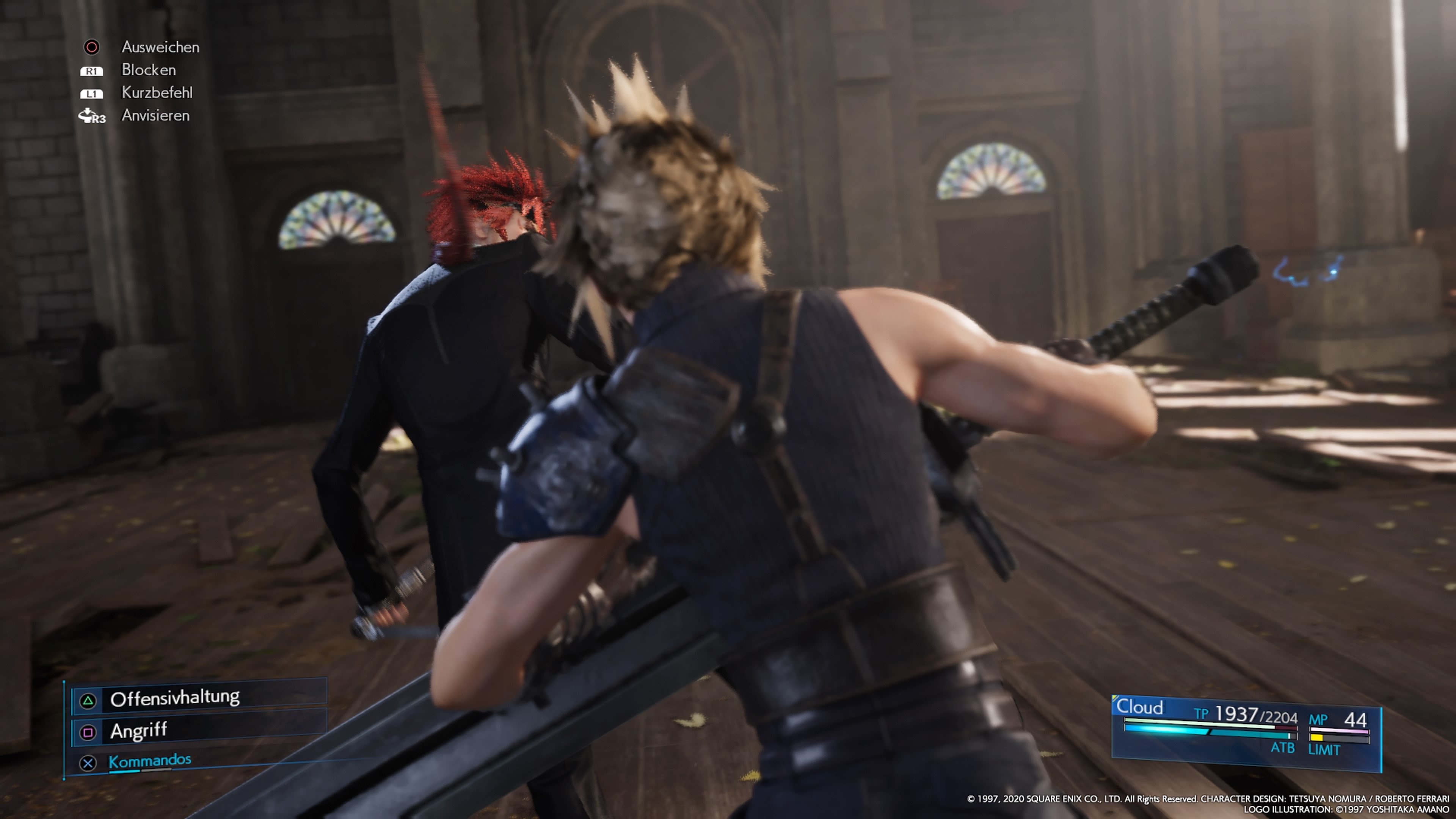1456x819 pixels.
Task: Enable Anvisieren target lock
Action: point(155,115)
